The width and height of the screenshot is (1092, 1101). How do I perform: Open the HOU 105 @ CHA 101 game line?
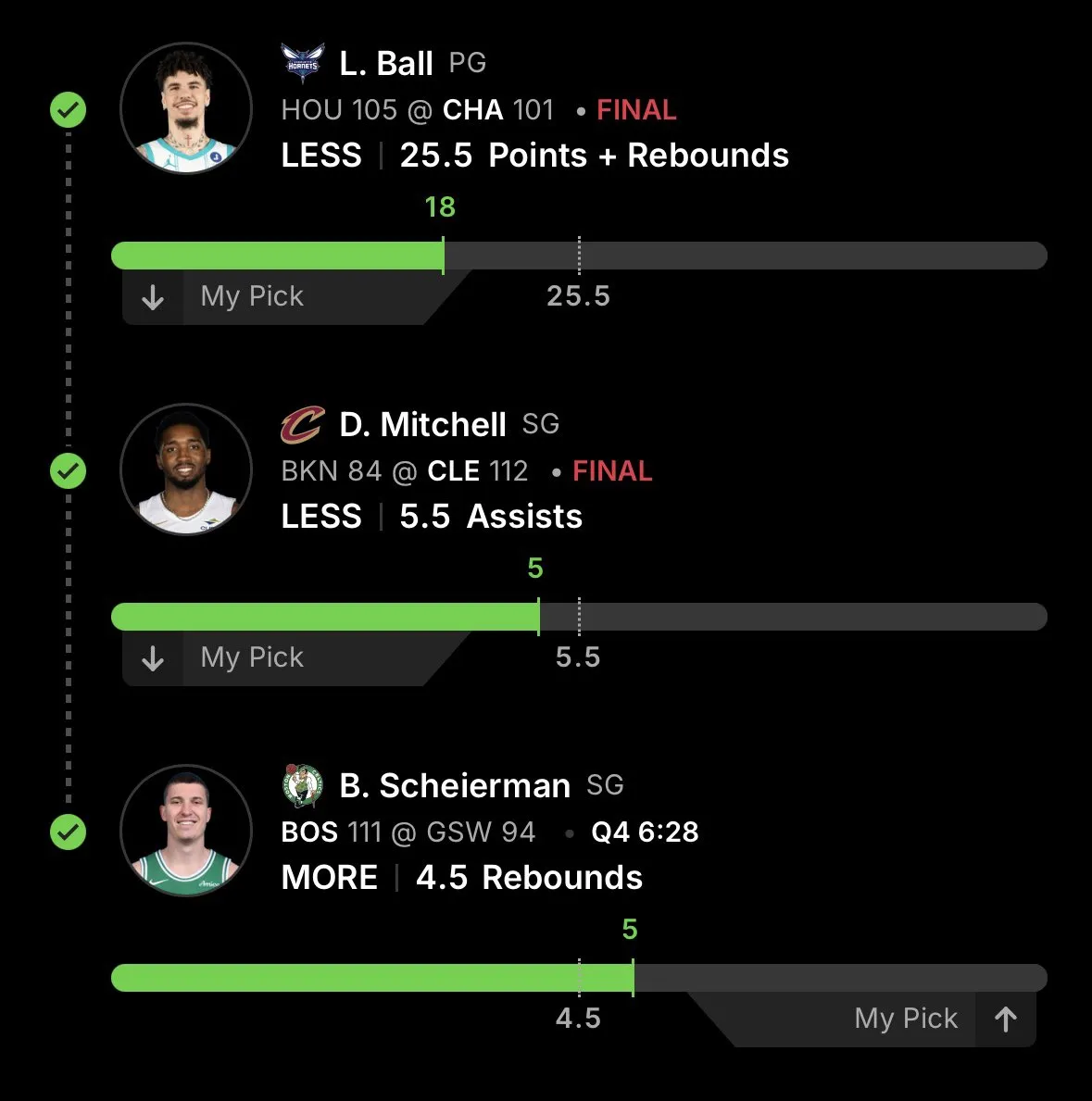pyautogui.click(x=417, y=110)
